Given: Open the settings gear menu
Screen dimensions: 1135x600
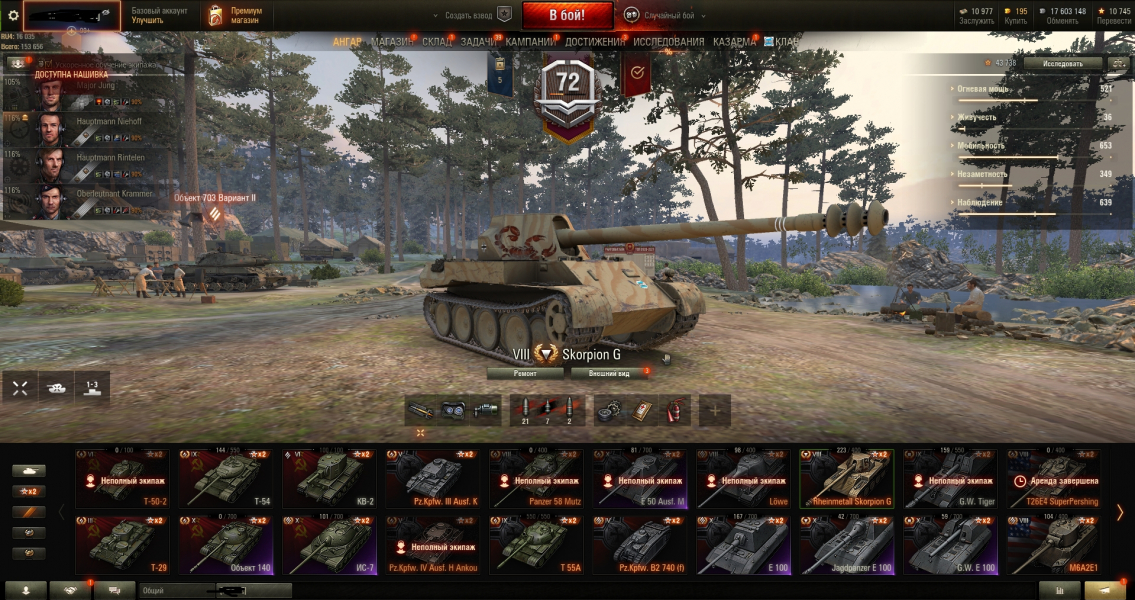Looking at the screenshot, I should pyautogui.click(x=13, y=15).
